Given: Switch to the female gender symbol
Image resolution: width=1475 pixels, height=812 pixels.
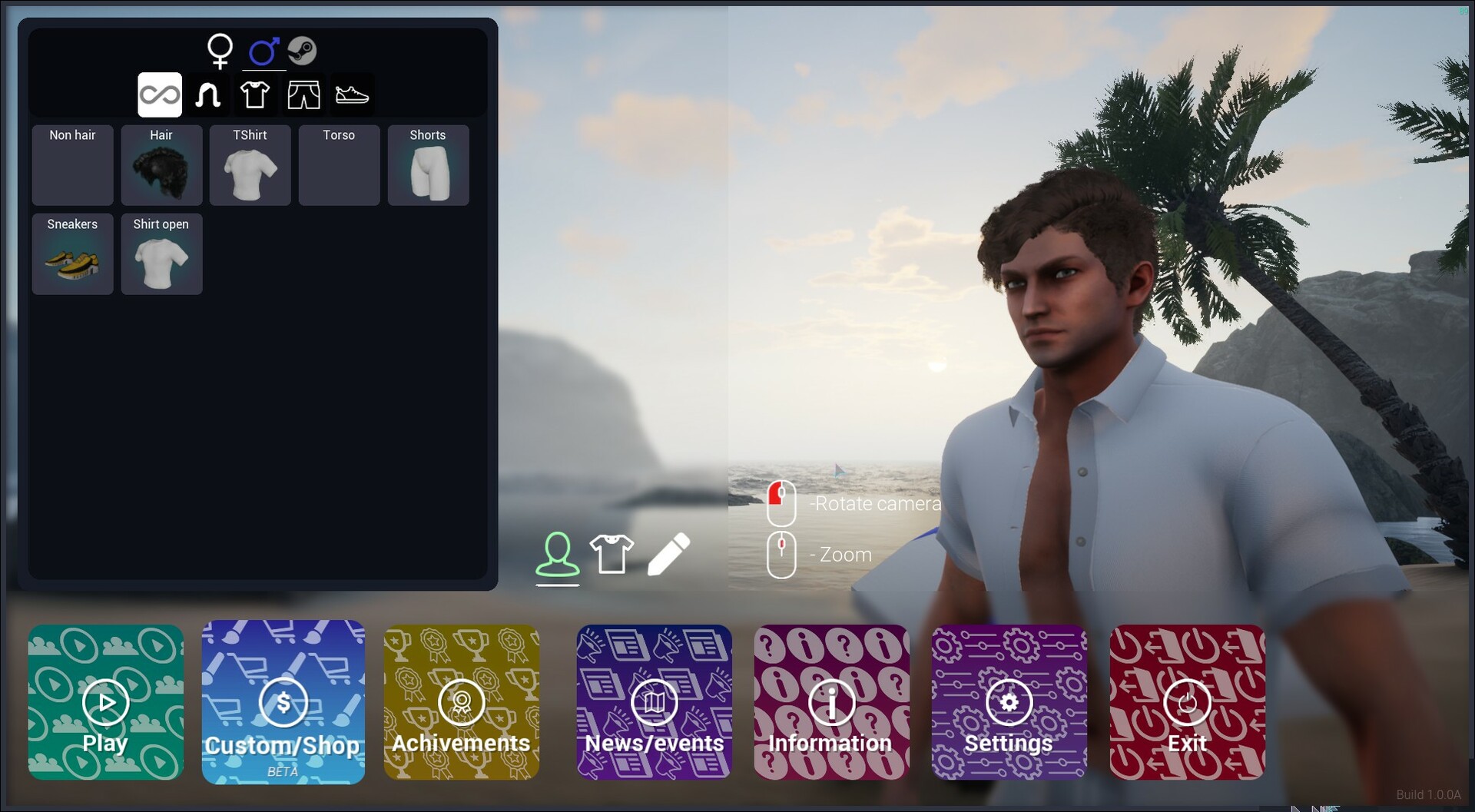Looking at the screenshot, I should [x=220, y=51].
